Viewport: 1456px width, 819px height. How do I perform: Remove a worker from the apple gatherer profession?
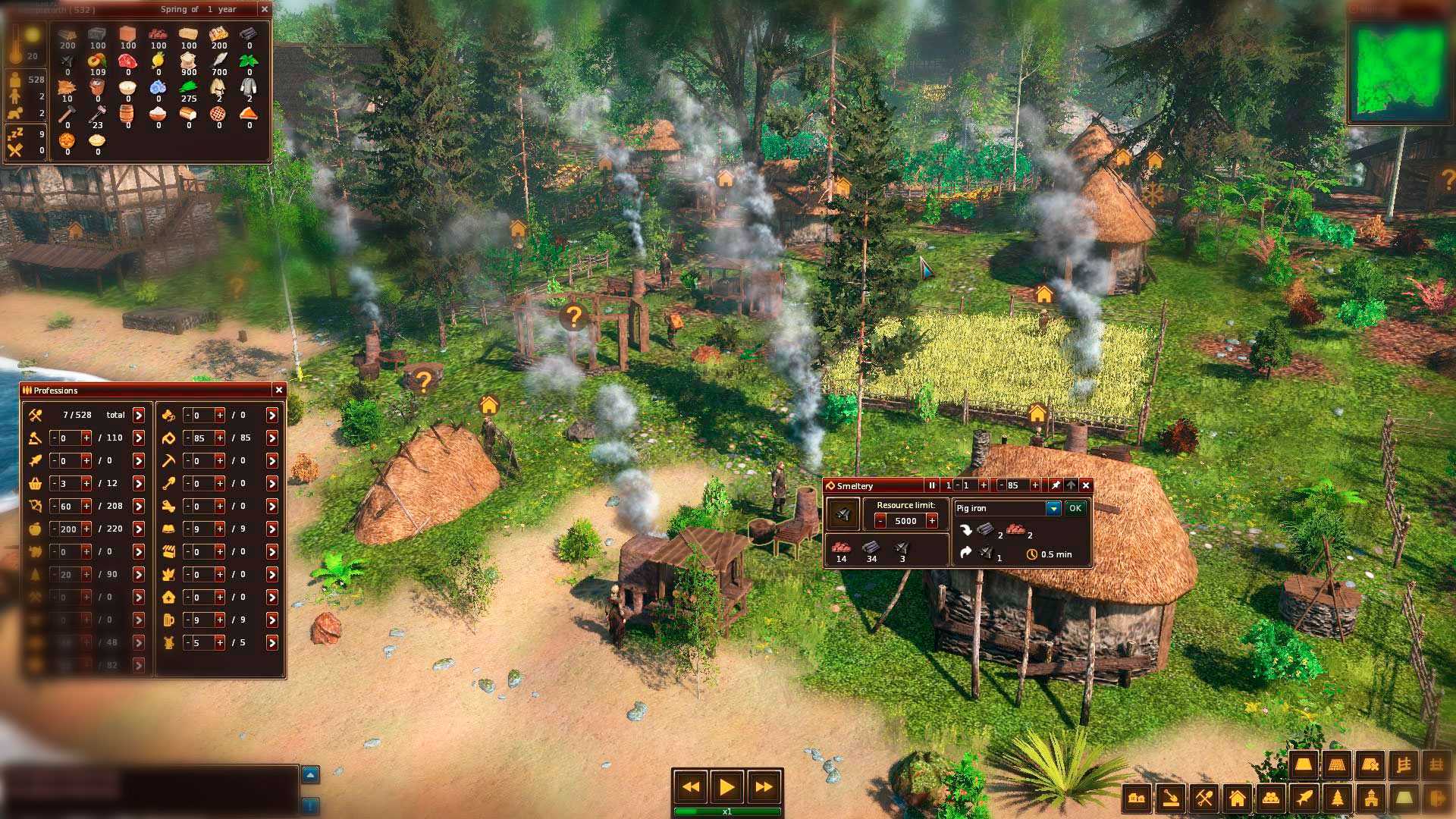click(54, 529)
